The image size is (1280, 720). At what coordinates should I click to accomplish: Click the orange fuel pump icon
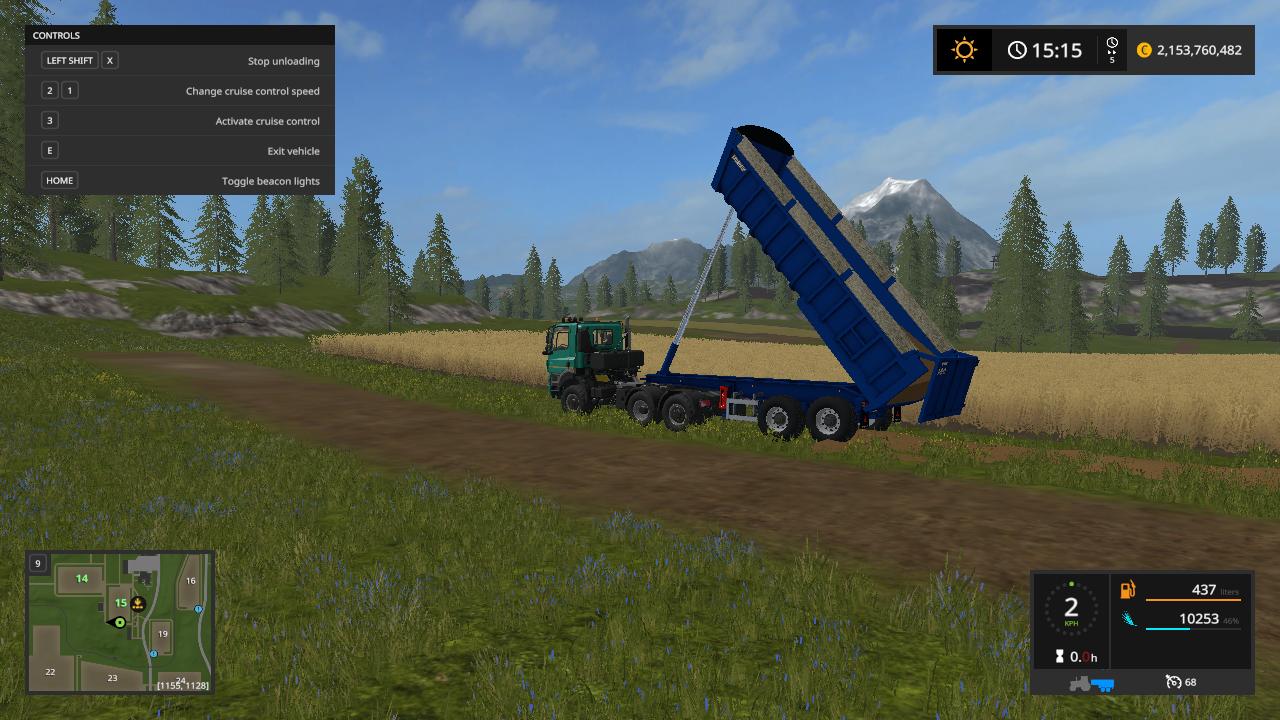click(1128, 591)
